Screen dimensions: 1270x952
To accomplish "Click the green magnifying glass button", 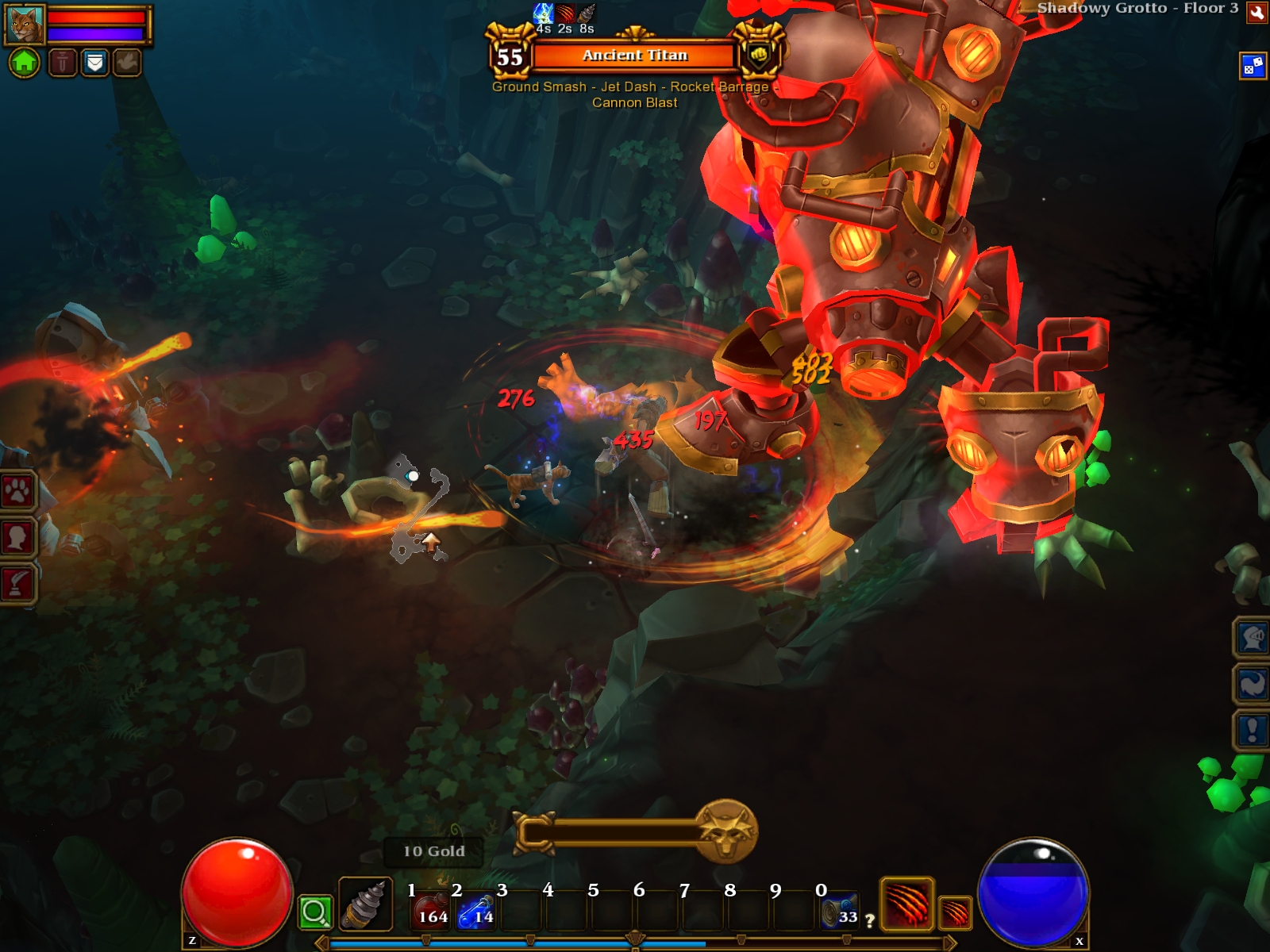I will pos(314,912).
